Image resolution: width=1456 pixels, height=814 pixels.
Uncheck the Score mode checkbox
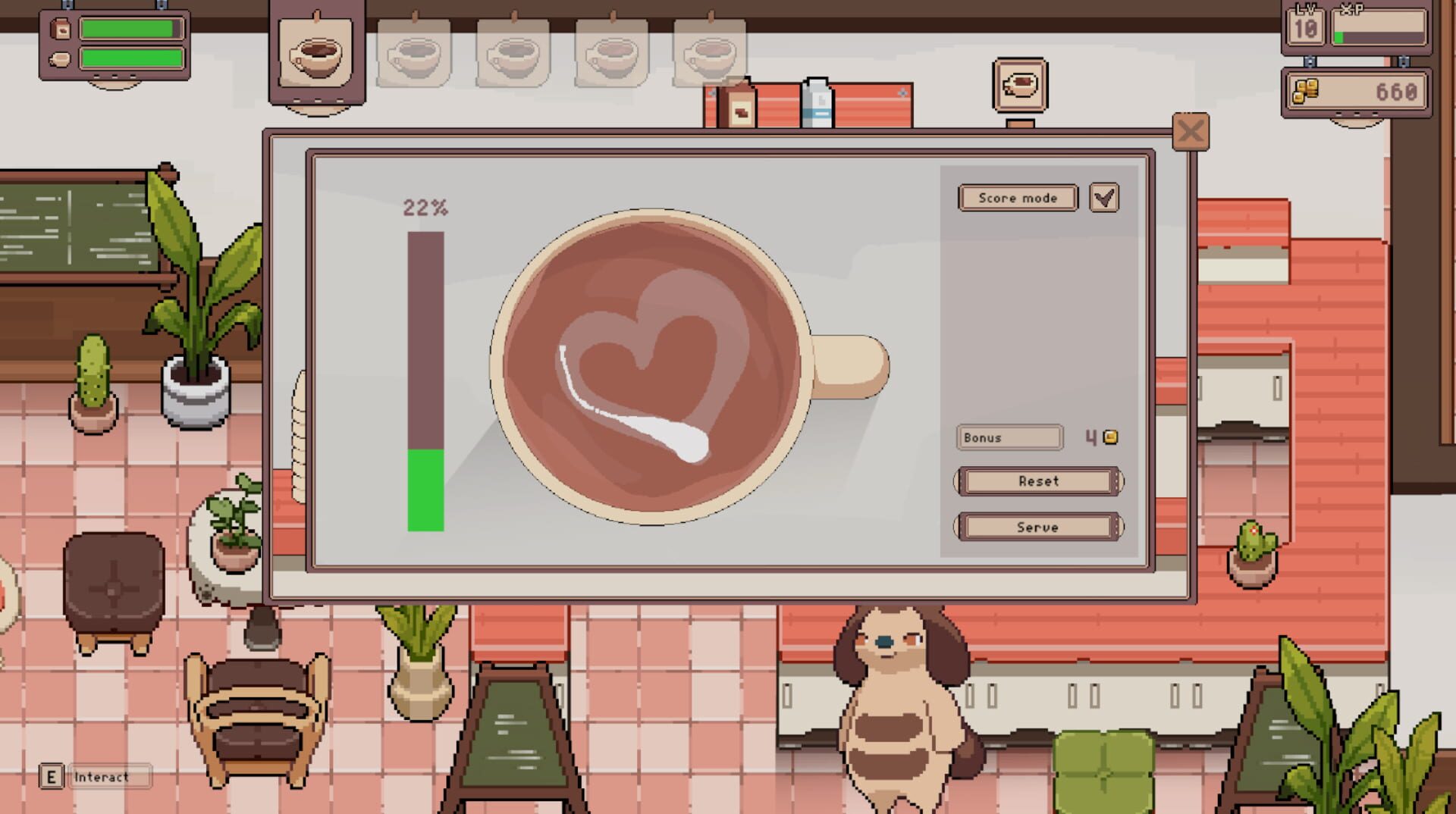point(1106,197)
